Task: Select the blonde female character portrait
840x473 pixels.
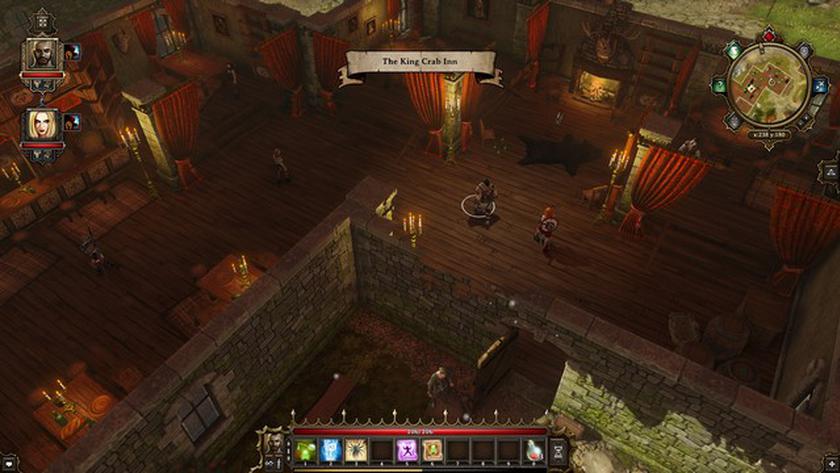Action: tap(42, 125)
